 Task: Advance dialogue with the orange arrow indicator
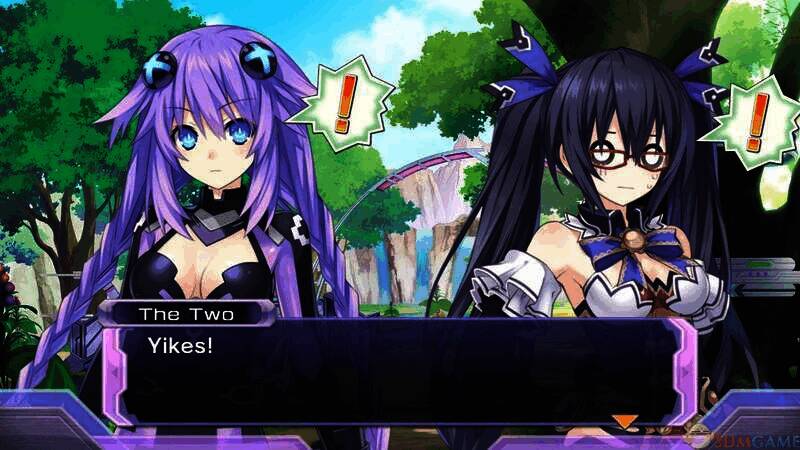click(625, 421)
